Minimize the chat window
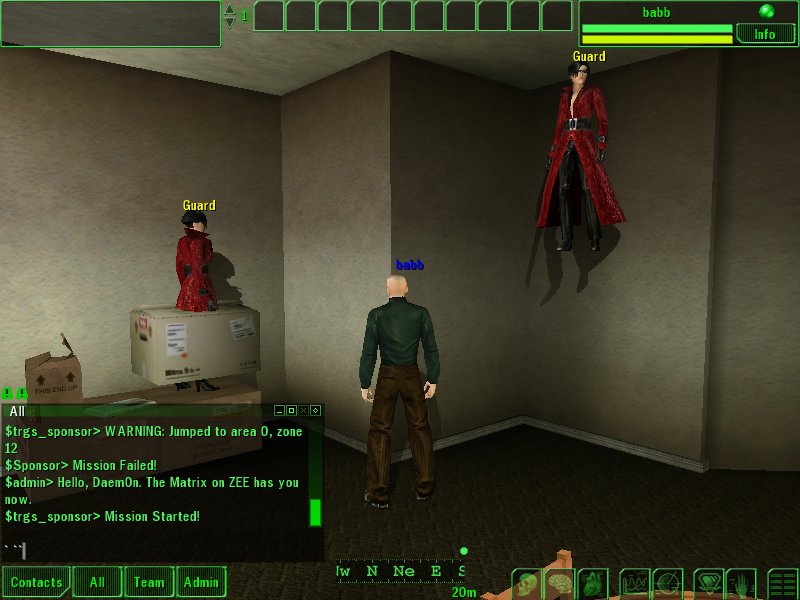The height and width of the screenshot is (600, 800). point(279,410)
